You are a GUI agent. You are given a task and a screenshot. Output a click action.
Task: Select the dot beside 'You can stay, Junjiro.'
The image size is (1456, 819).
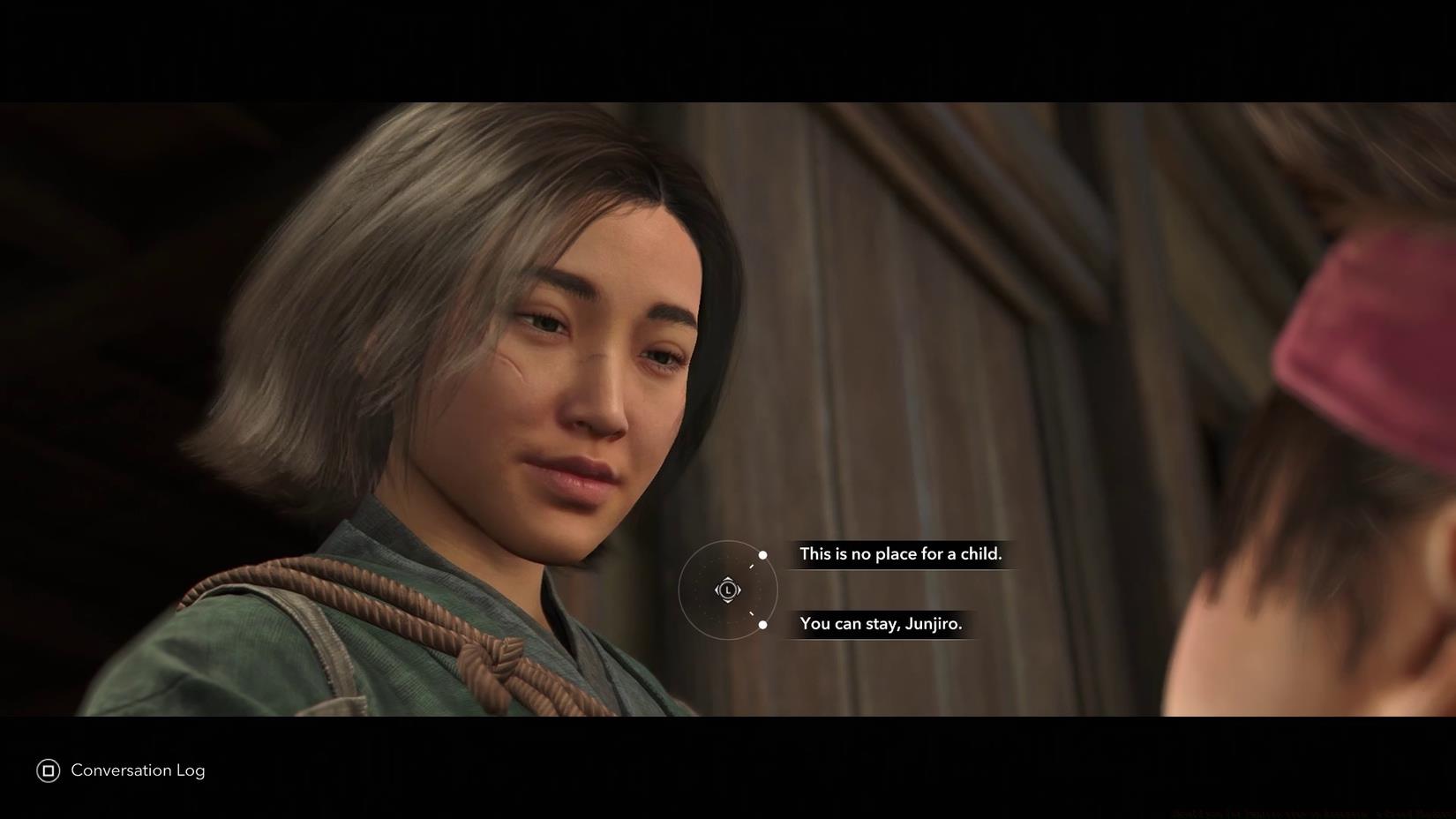[x=762, y=625]
